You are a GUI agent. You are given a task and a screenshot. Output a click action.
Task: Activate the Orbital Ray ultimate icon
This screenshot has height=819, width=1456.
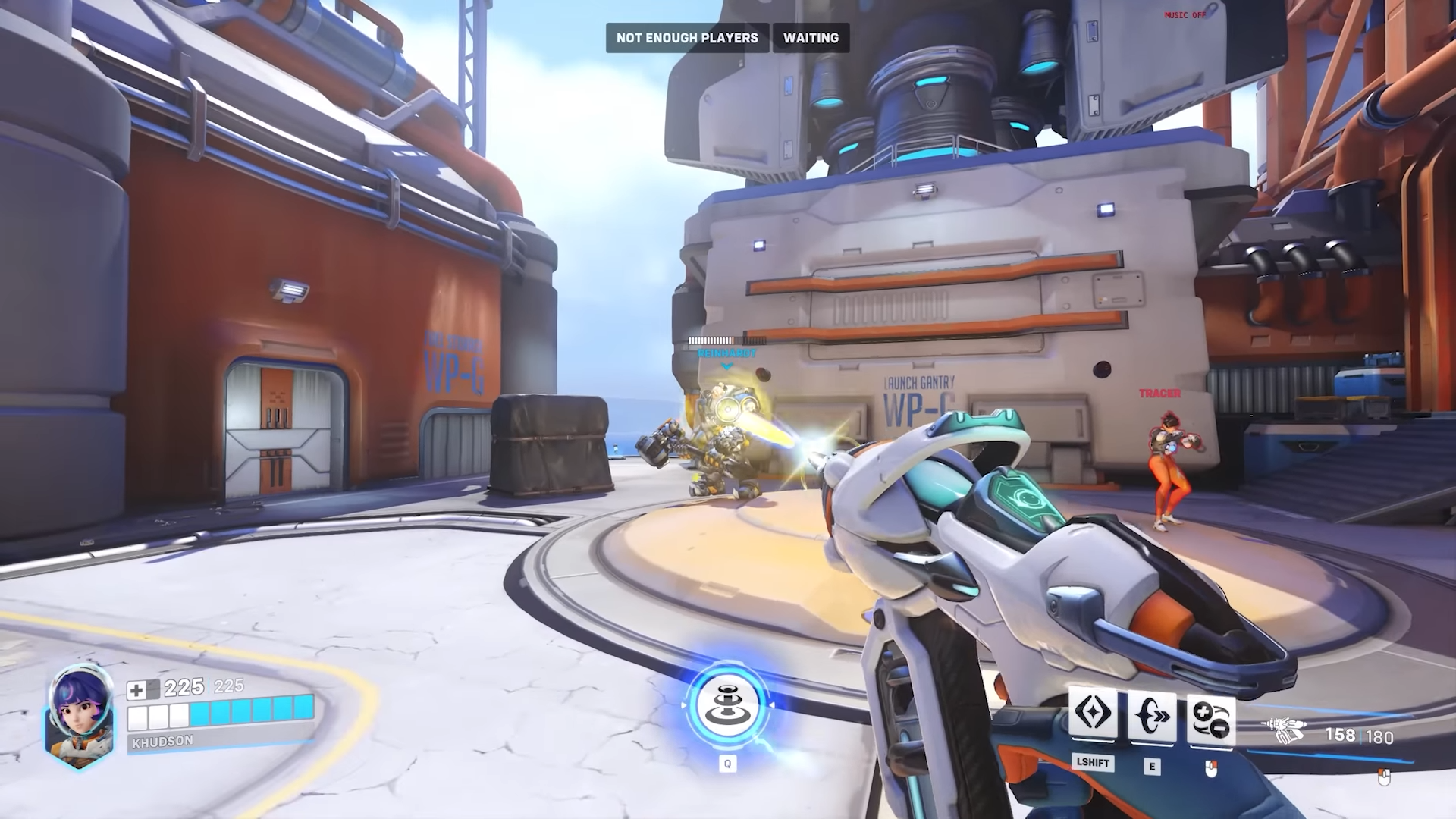[727, 707]
